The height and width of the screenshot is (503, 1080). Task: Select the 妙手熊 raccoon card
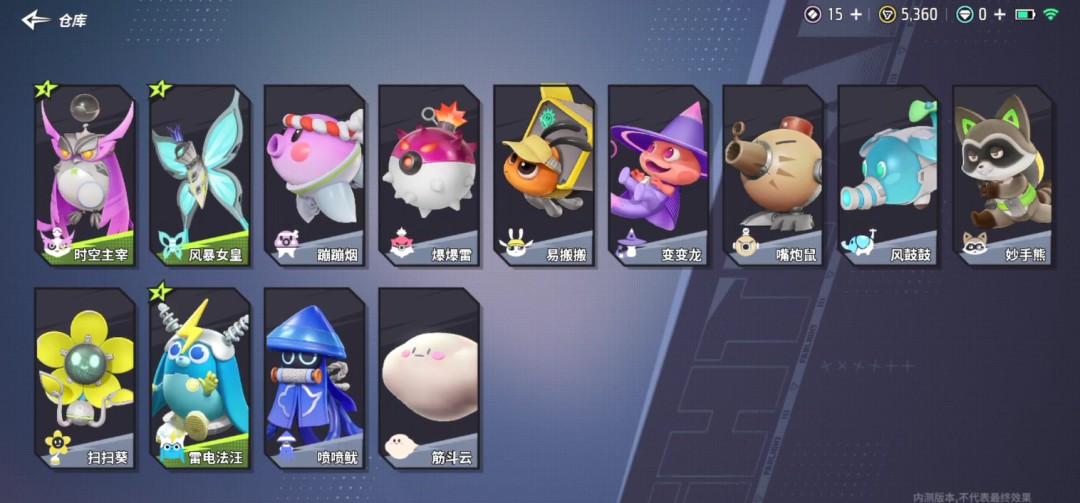(x=1002, y=175)
